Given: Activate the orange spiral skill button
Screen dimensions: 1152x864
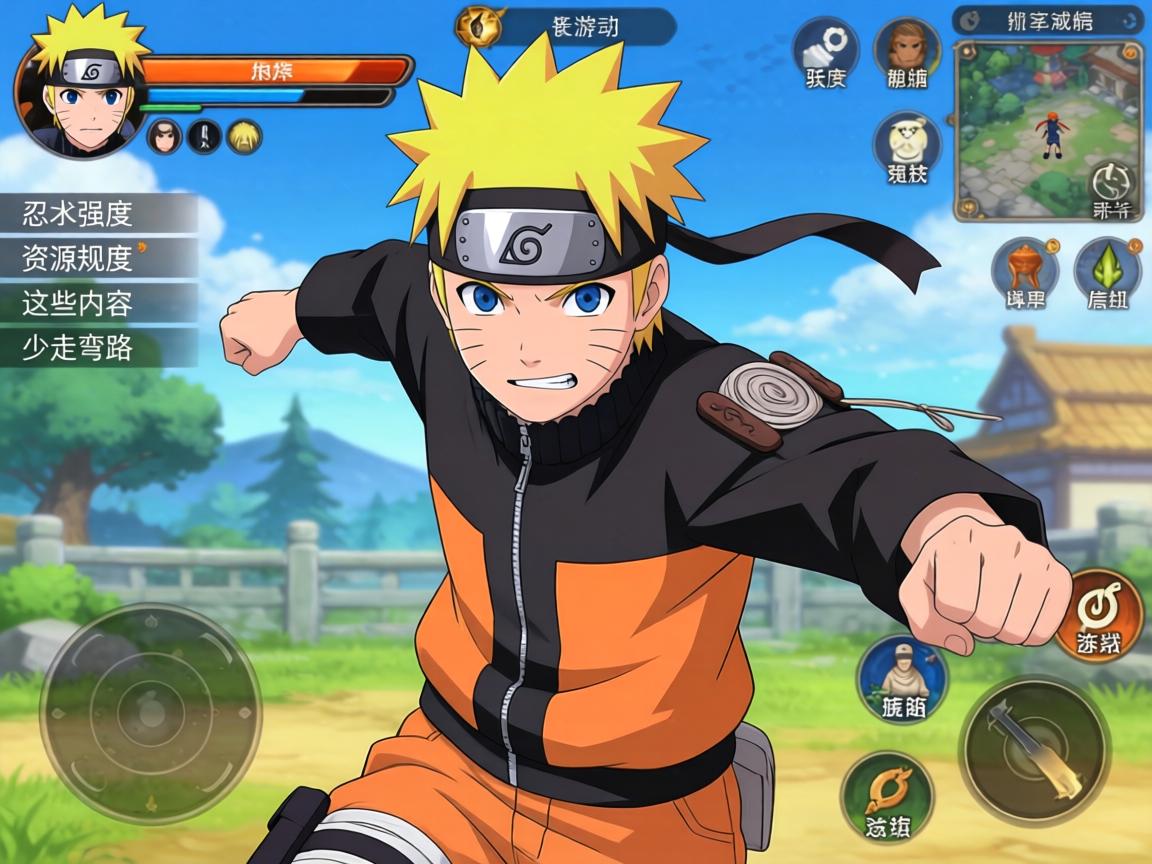Looking at the screenshot, I should click(1098, 615).
